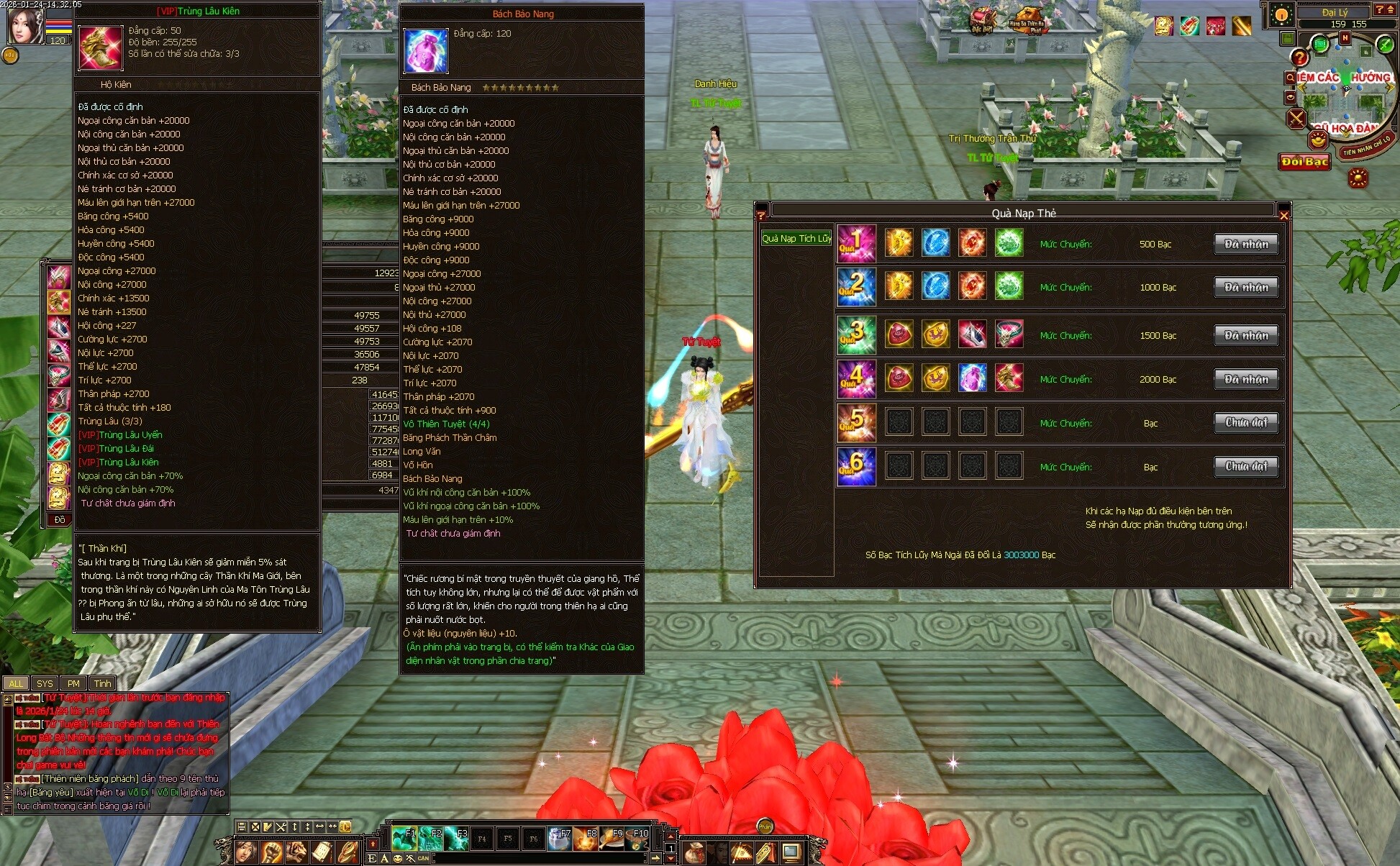Click the Đổi Bạc button
1400x866 pixels.
[x=1304, y=162]
